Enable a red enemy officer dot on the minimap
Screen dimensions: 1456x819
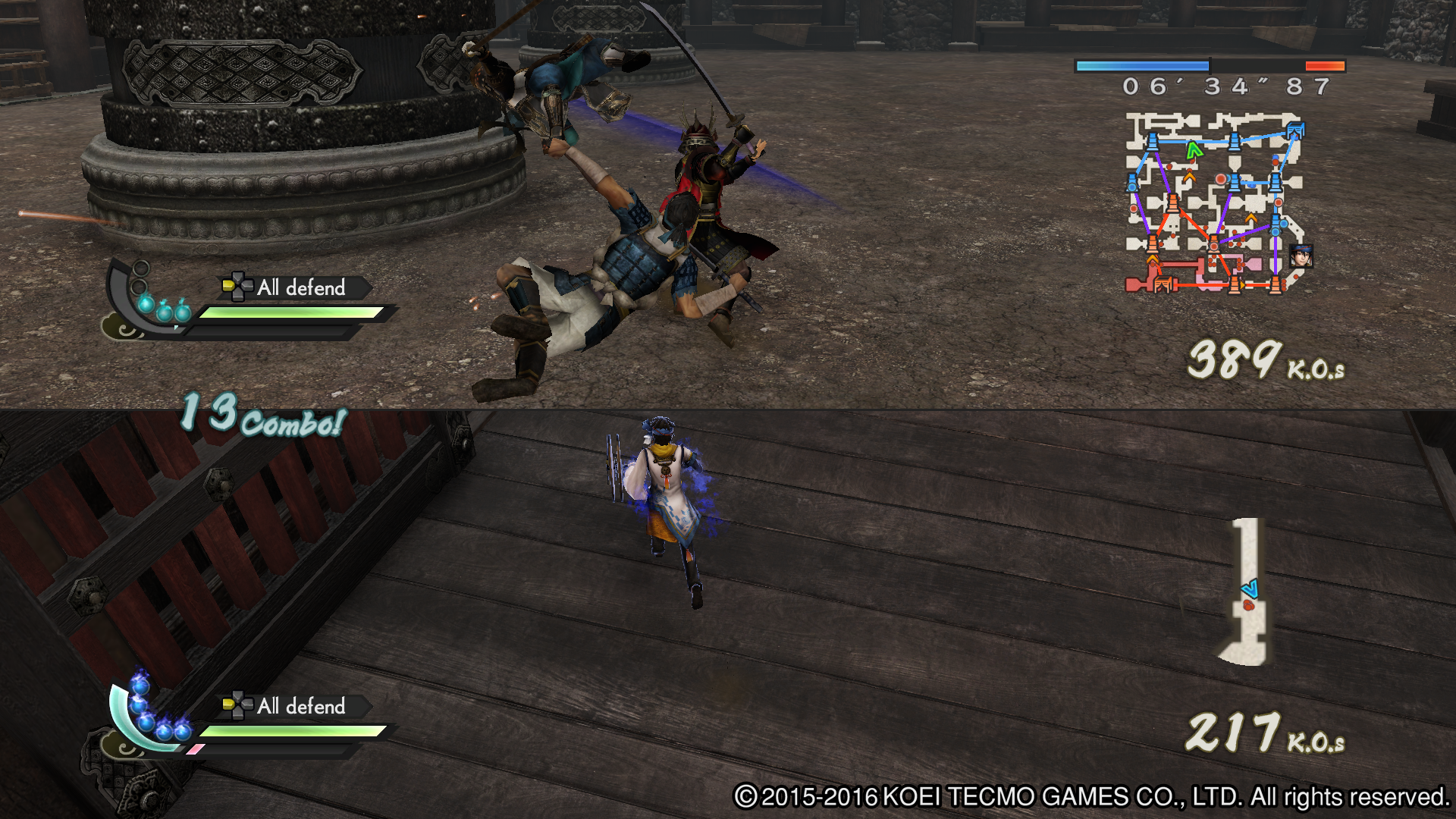[x=1221, y=180]
